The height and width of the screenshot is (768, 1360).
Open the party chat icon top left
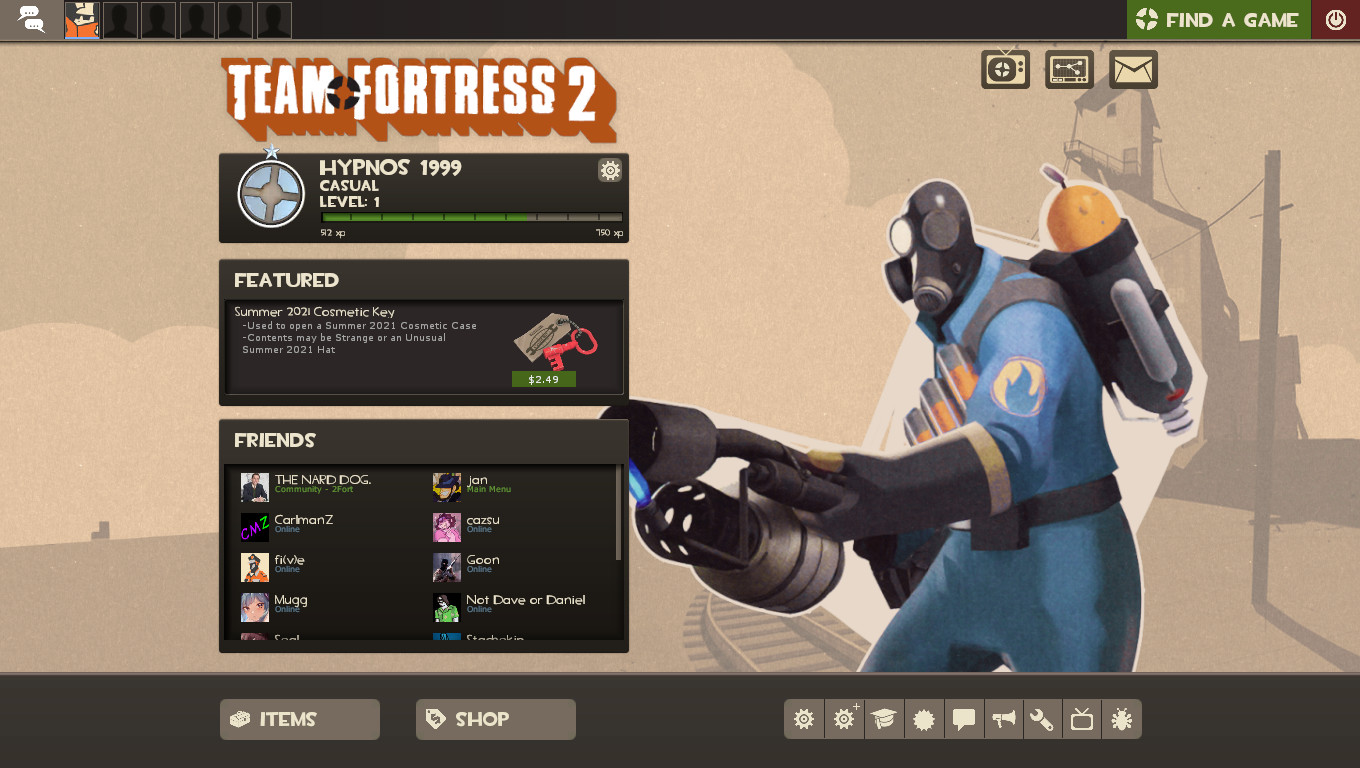[x=31, y=19]
